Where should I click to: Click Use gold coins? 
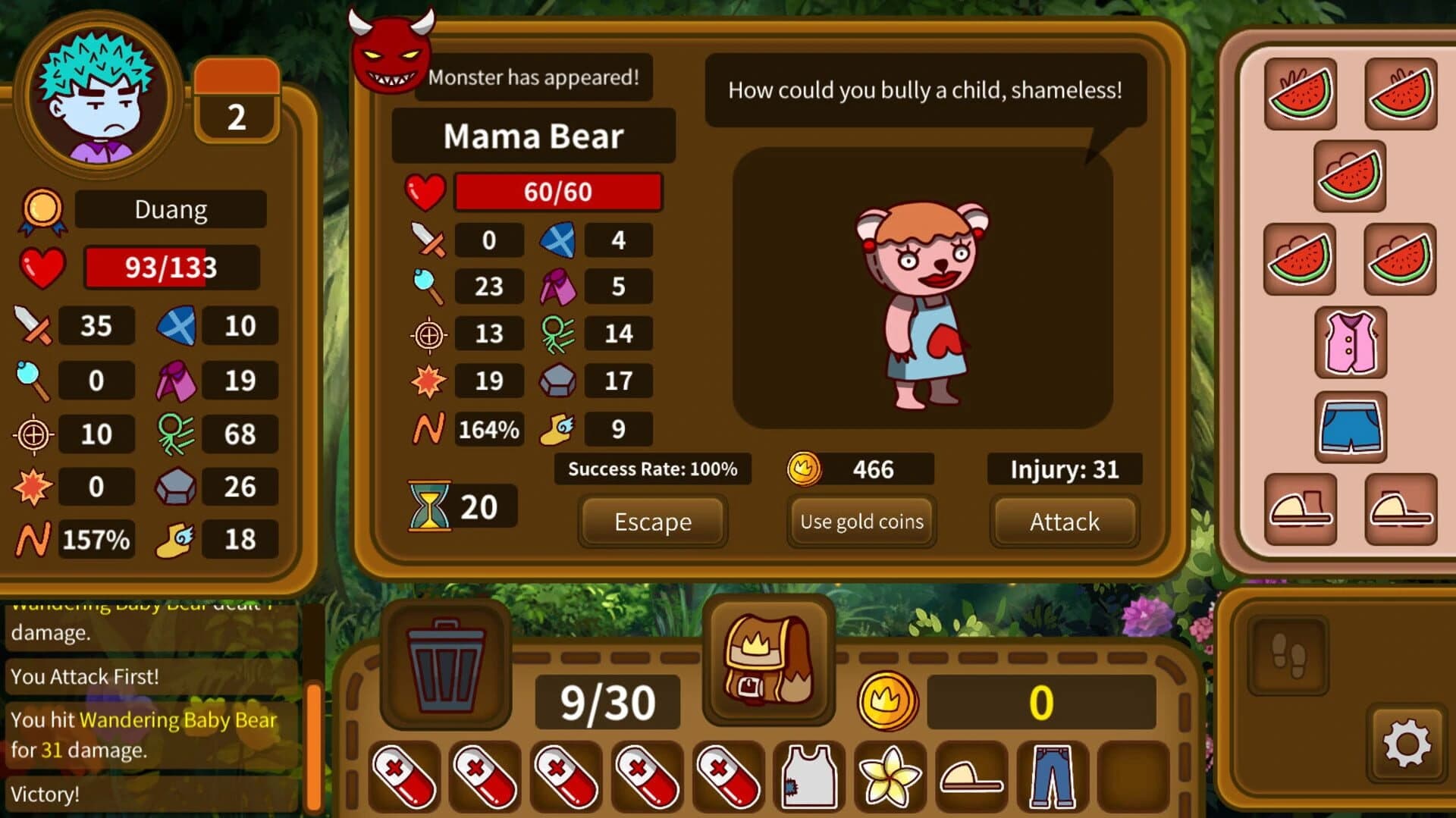pos(861,522)
